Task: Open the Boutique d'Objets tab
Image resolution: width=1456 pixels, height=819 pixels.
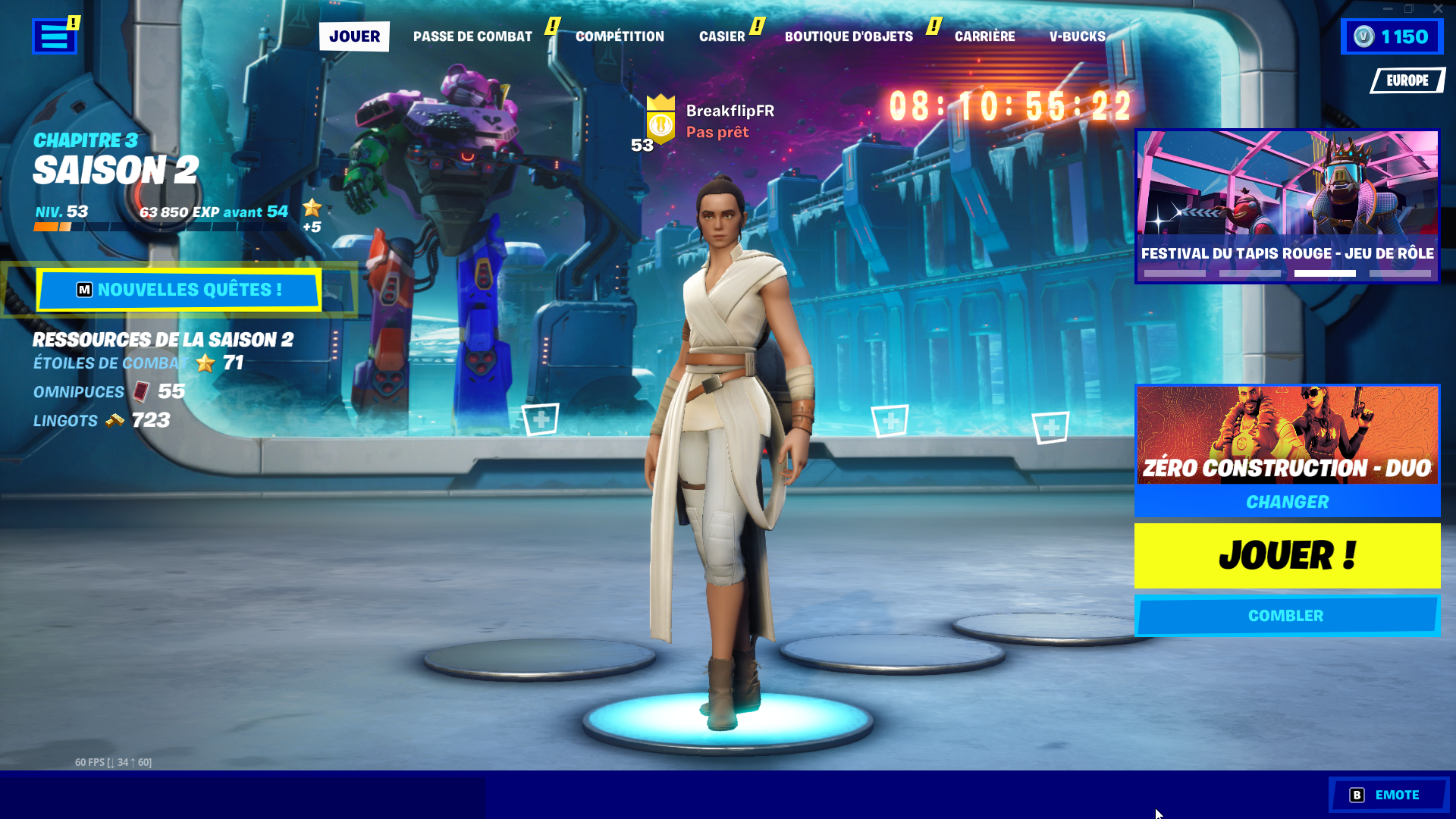Action: click(x=849, y=36)
